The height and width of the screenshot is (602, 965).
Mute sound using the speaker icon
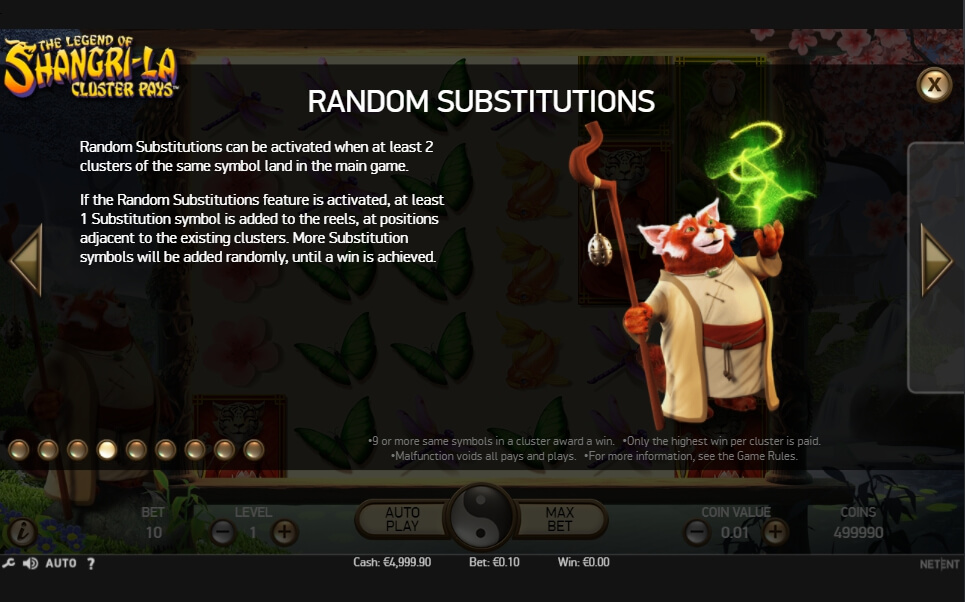click(x=31, y=563)
